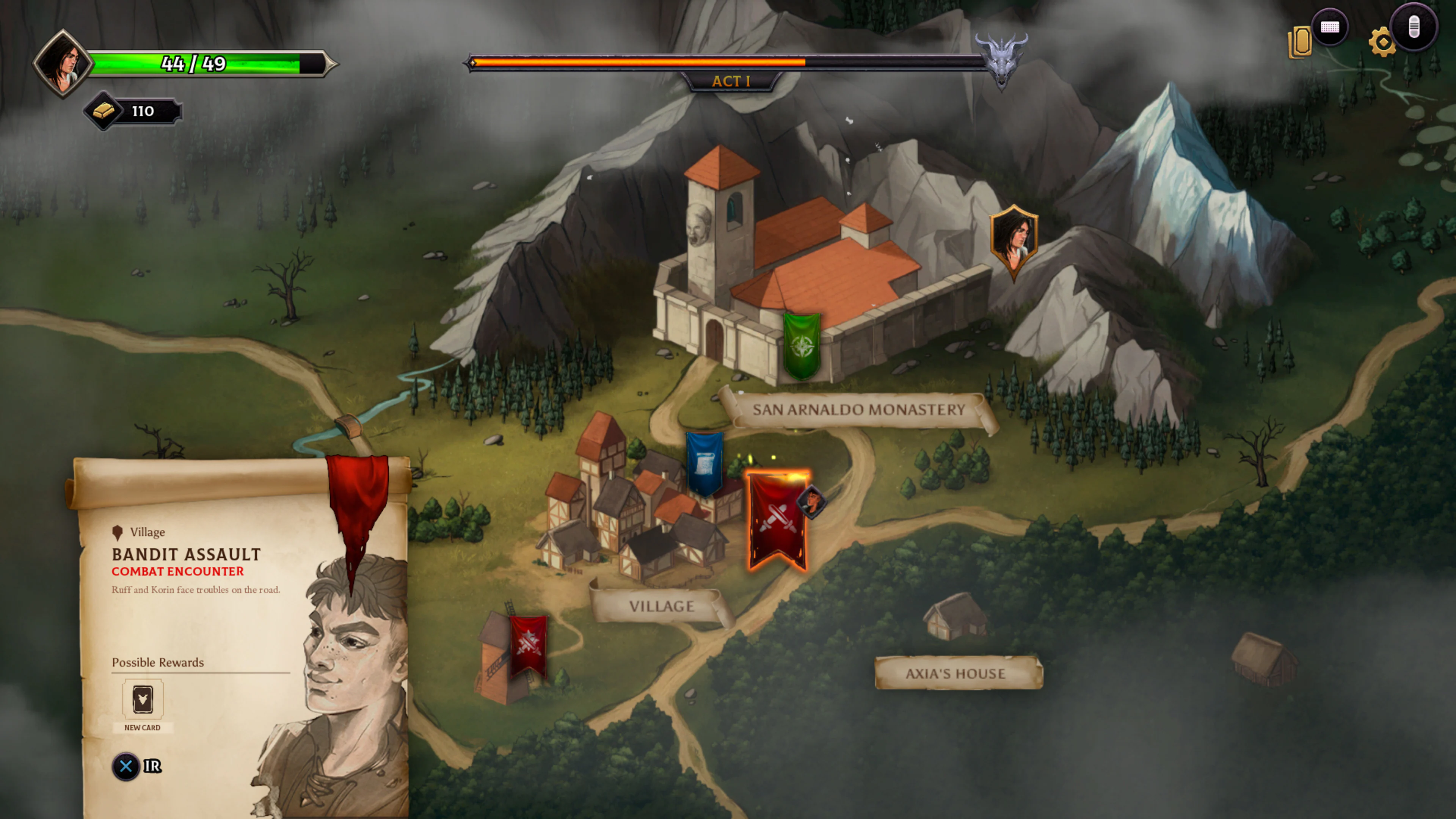Viewport: 1456px width, 819px height.
Task: Click the Axia's House location label
Action: coord(957,674)
